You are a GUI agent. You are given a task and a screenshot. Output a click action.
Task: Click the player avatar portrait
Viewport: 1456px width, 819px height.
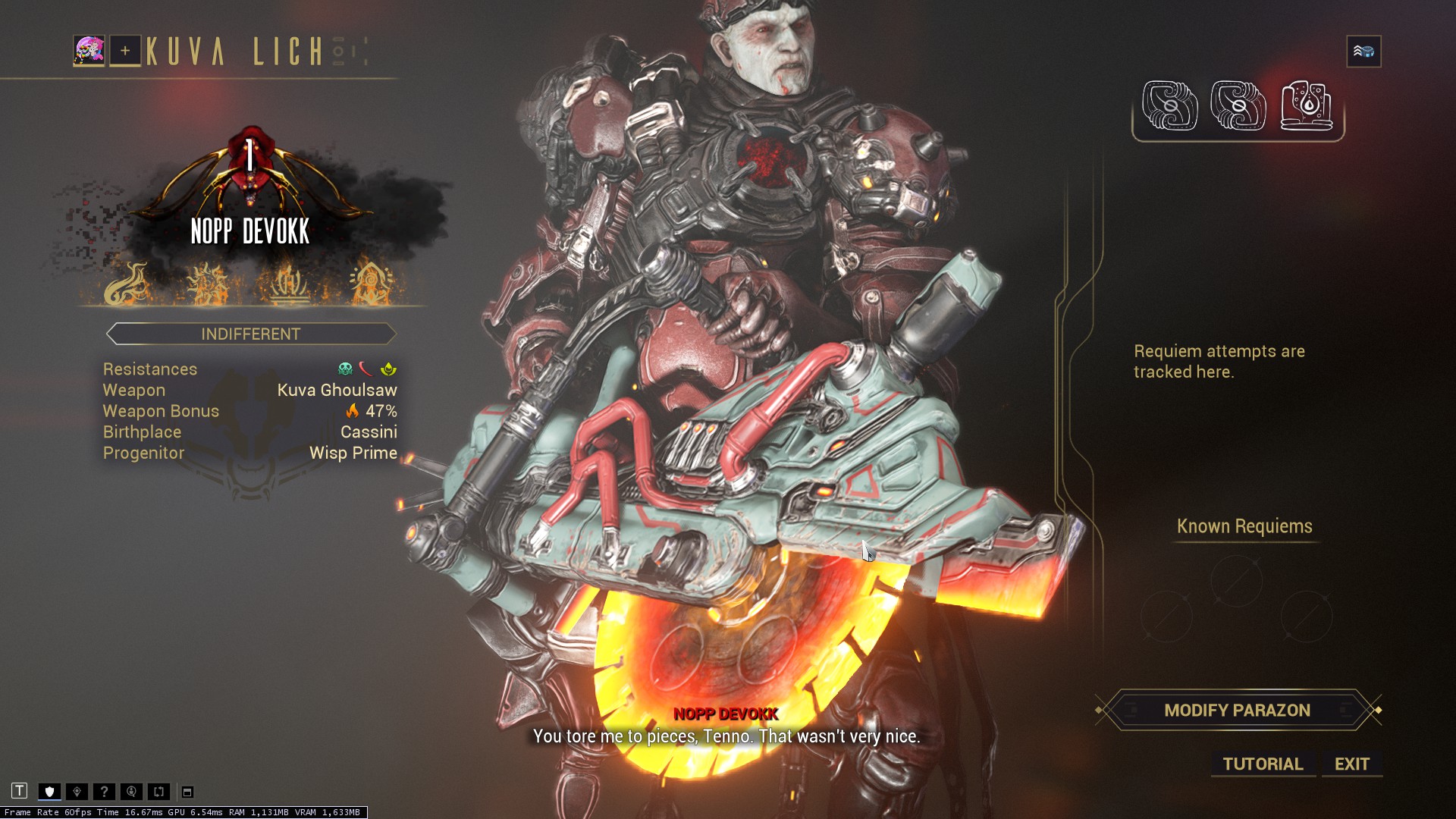click(x=89, y=51)
